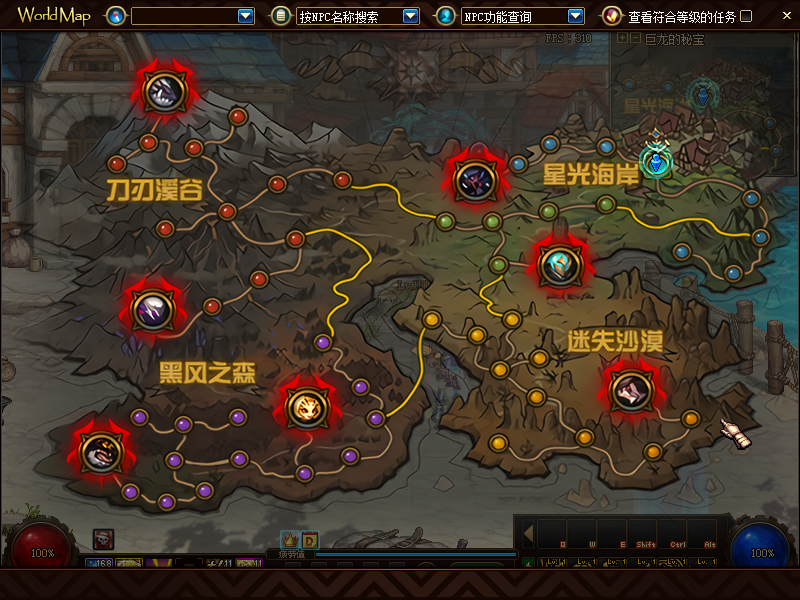Open the region selection dropdown
The width and height of the screenshot is (800, 600).
[246, 16]
